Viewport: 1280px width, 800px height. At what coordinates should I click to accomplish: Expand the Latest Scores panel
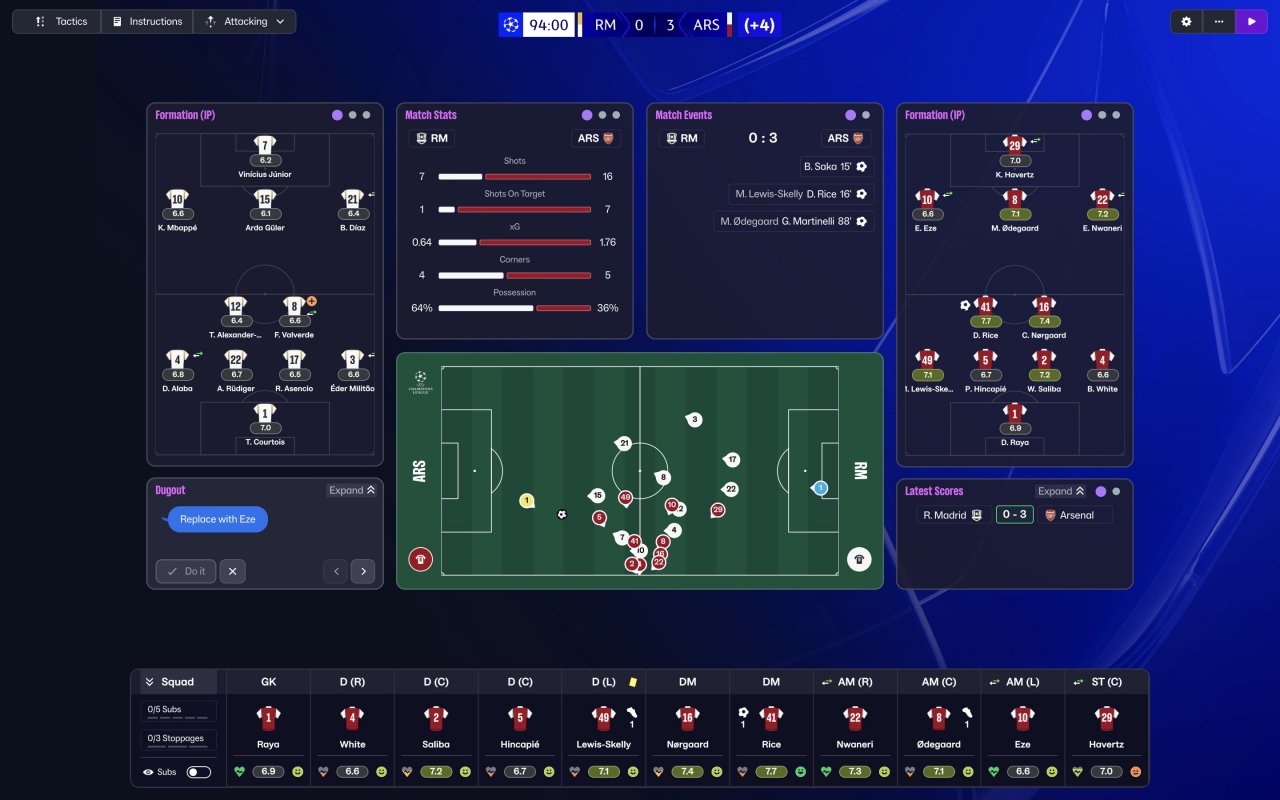pos(1062,491)
